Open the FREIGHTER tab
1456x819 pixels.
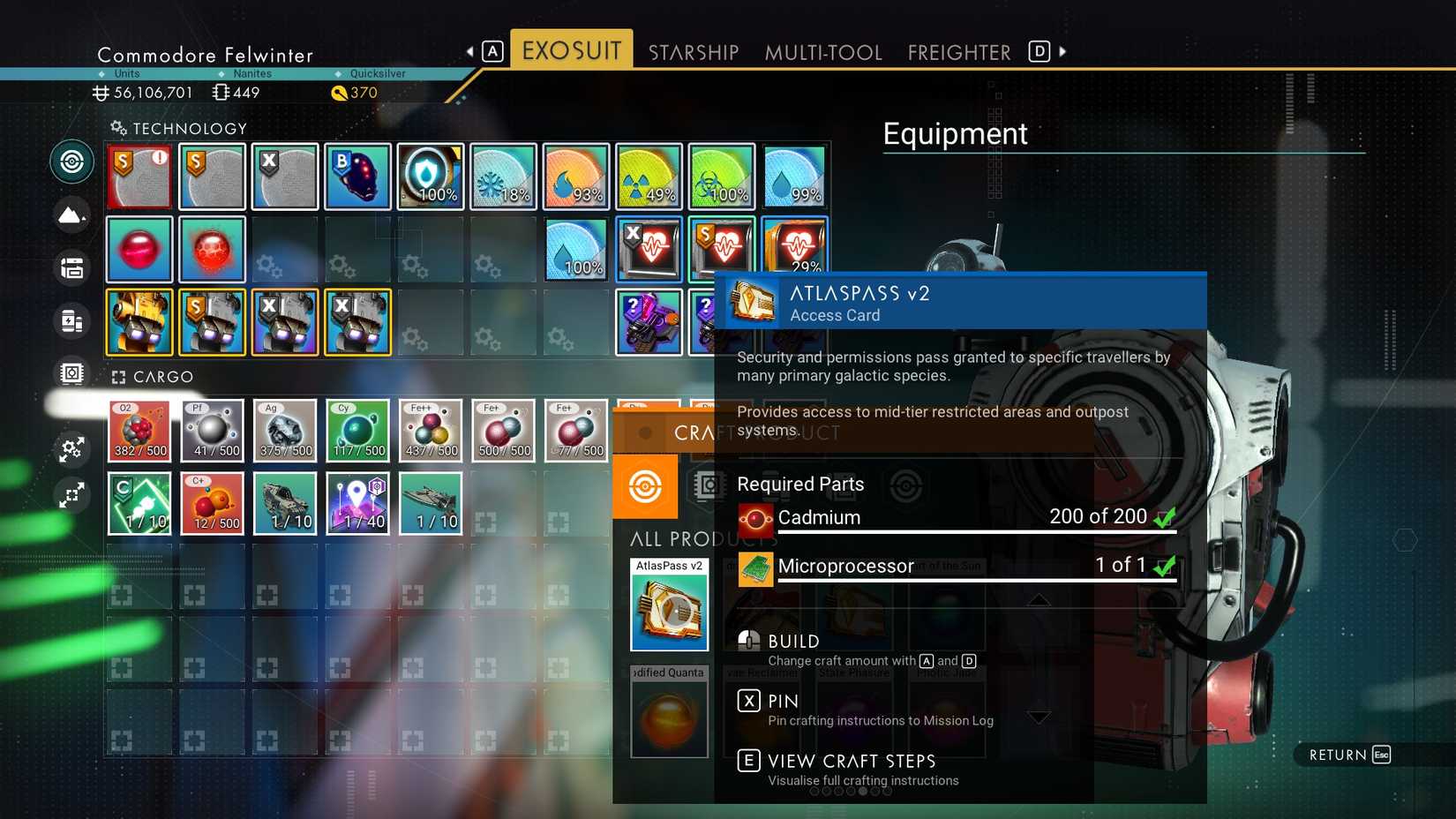coord(958,52)
